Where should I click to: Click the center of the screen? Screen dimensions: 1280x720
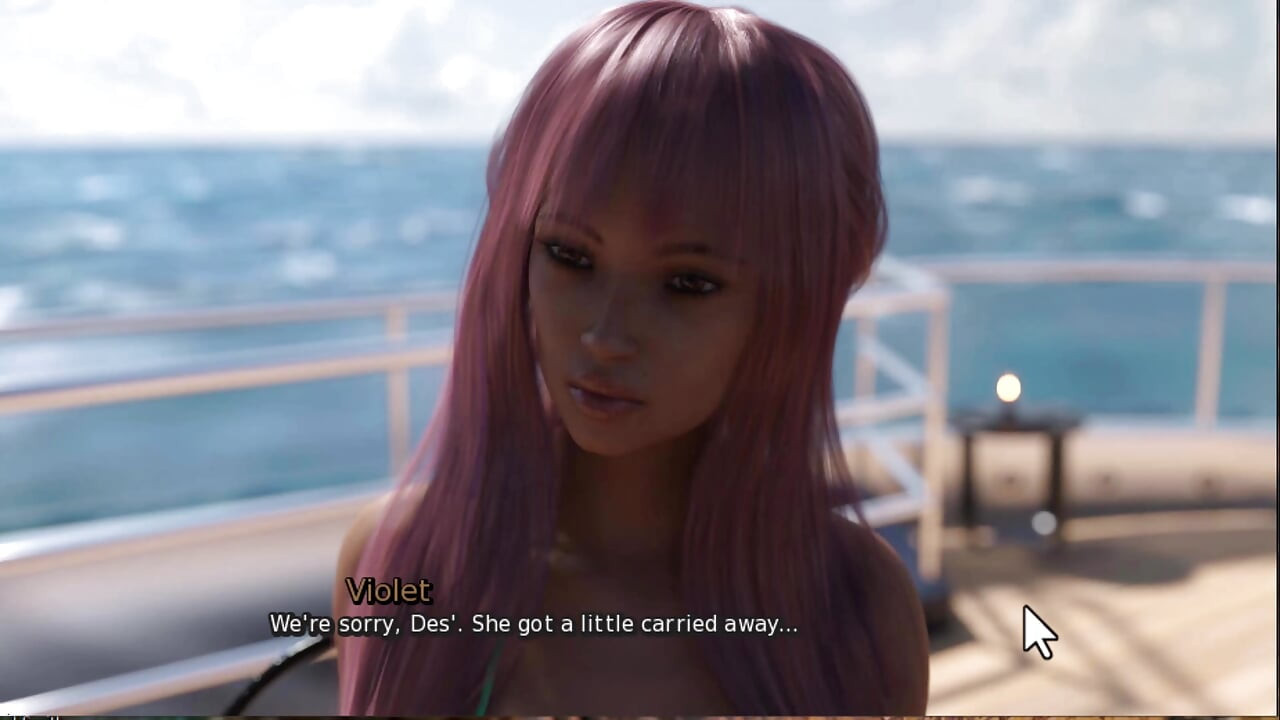coord(640,360)
